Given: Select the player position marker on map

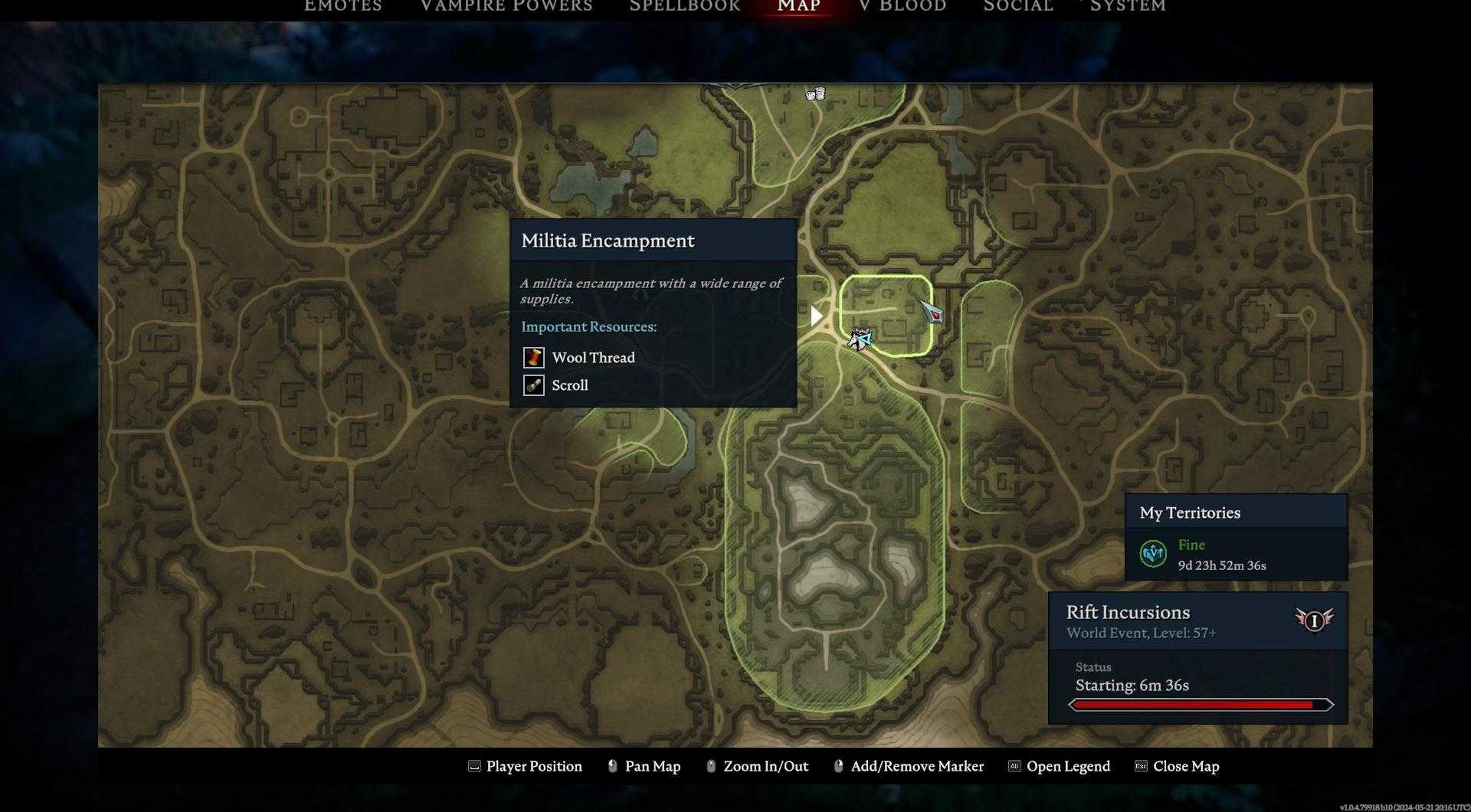Looking at the screenshot, I should [860, 339].
